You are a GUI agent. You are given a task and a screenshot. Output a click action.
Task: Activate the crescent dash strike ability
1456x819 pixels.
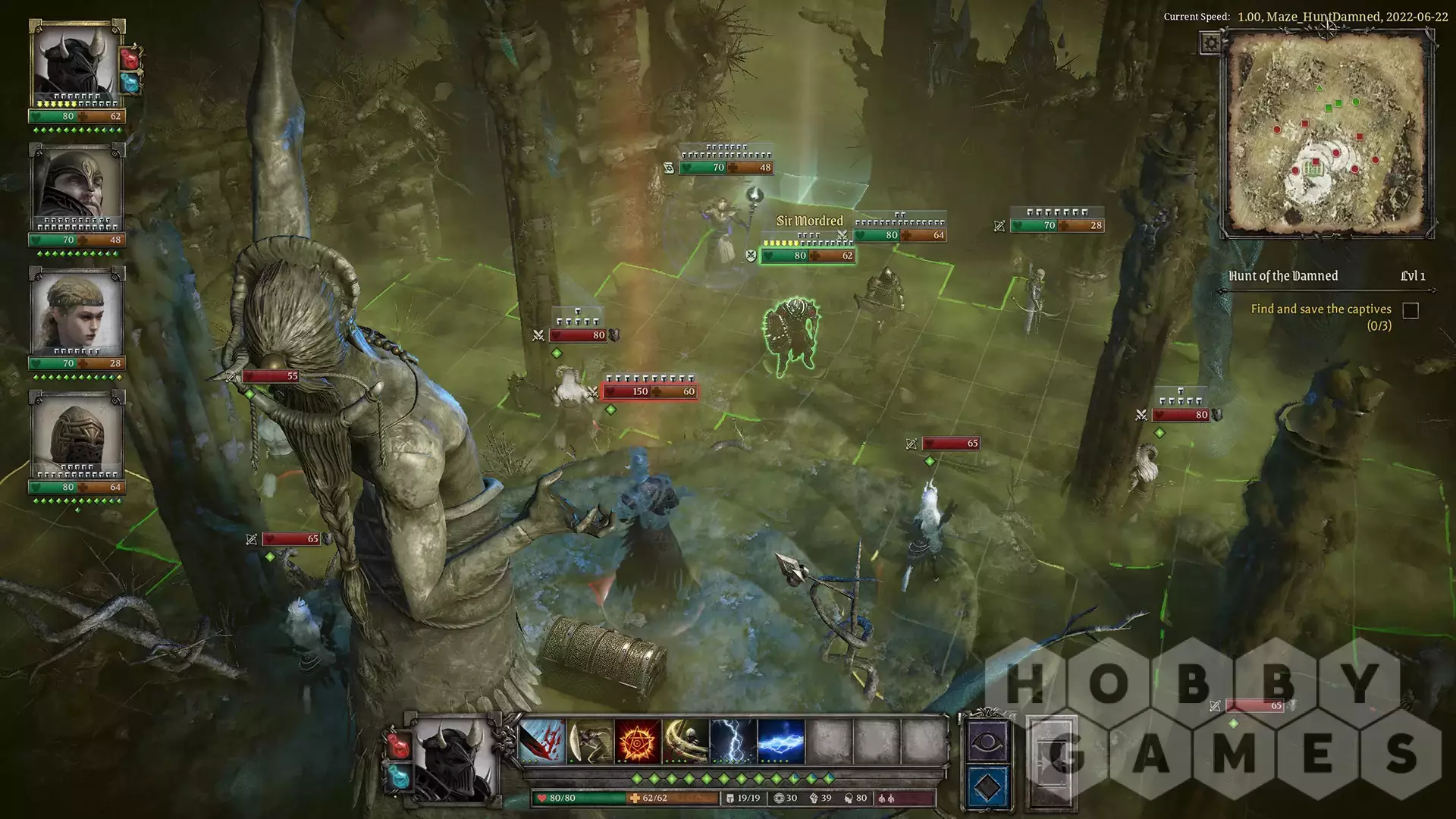click(x=590, y=741)
